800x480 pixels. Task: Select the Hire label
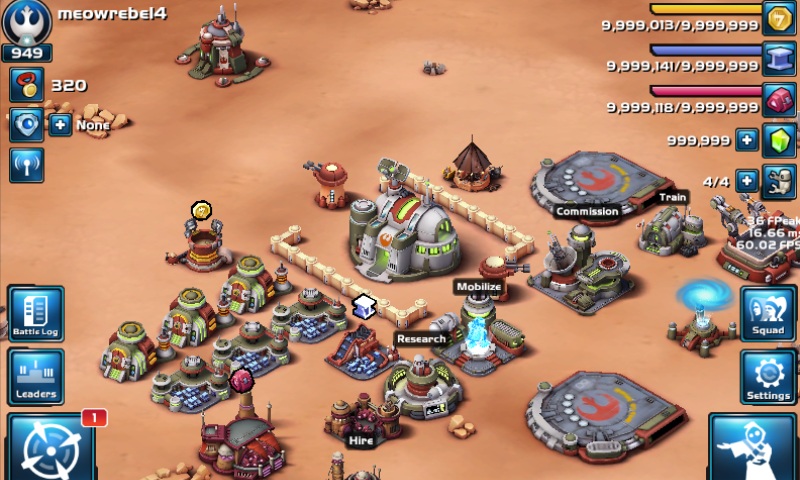[x=360, y=439]
